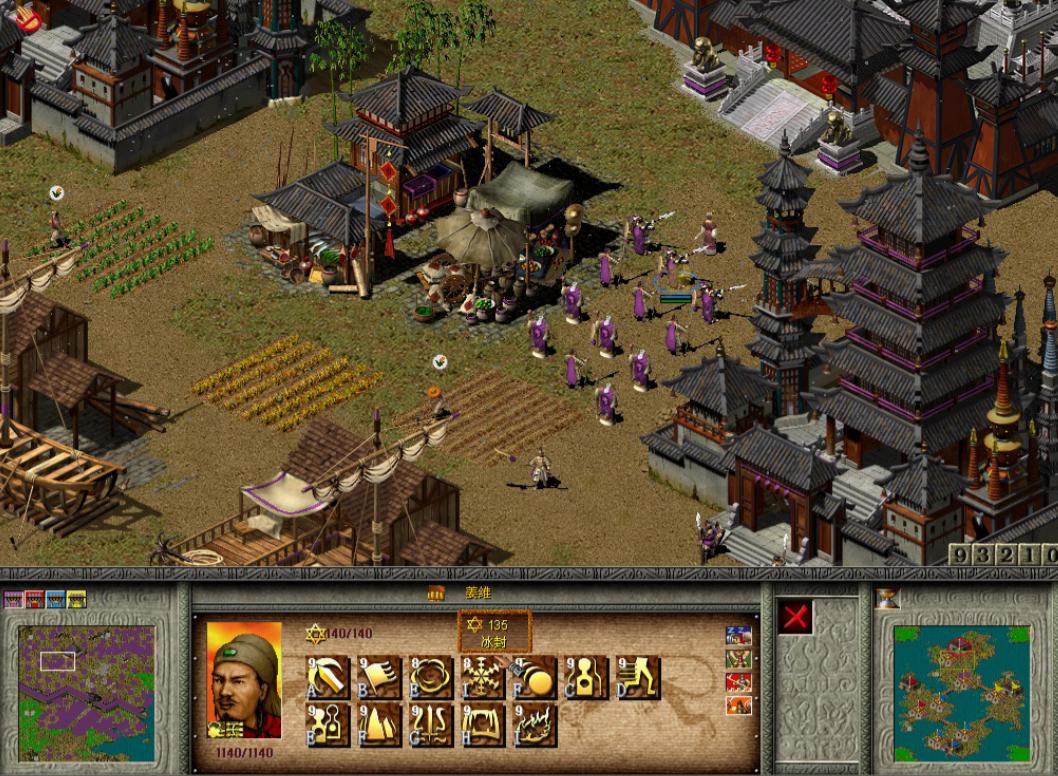This screenshot has width=1058, height=776.
Task: Click the single keyhole figure skill icon
Action: 586,678
